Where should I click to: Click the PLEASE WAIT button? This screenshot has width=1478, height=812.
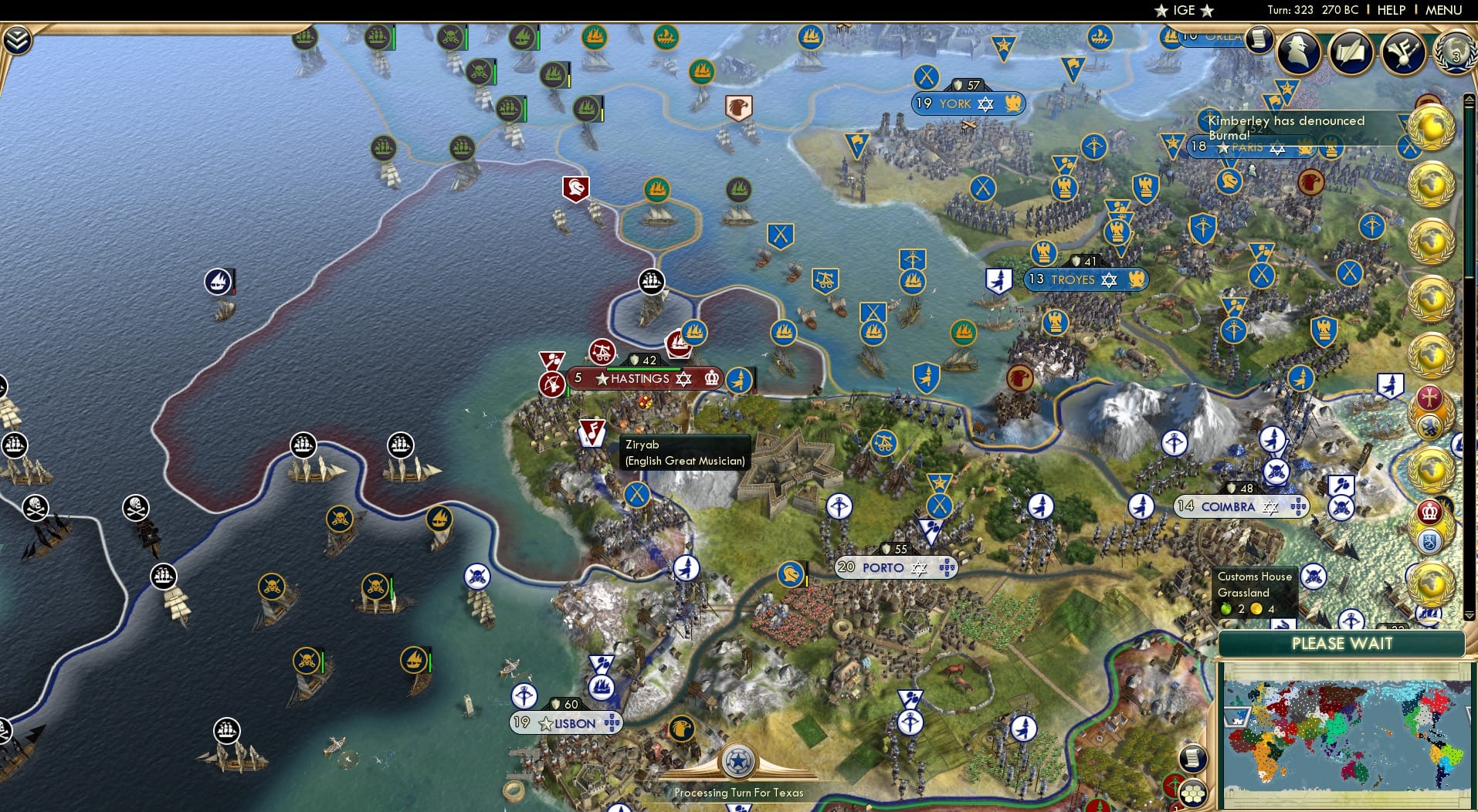click(x=1342, y=643)
